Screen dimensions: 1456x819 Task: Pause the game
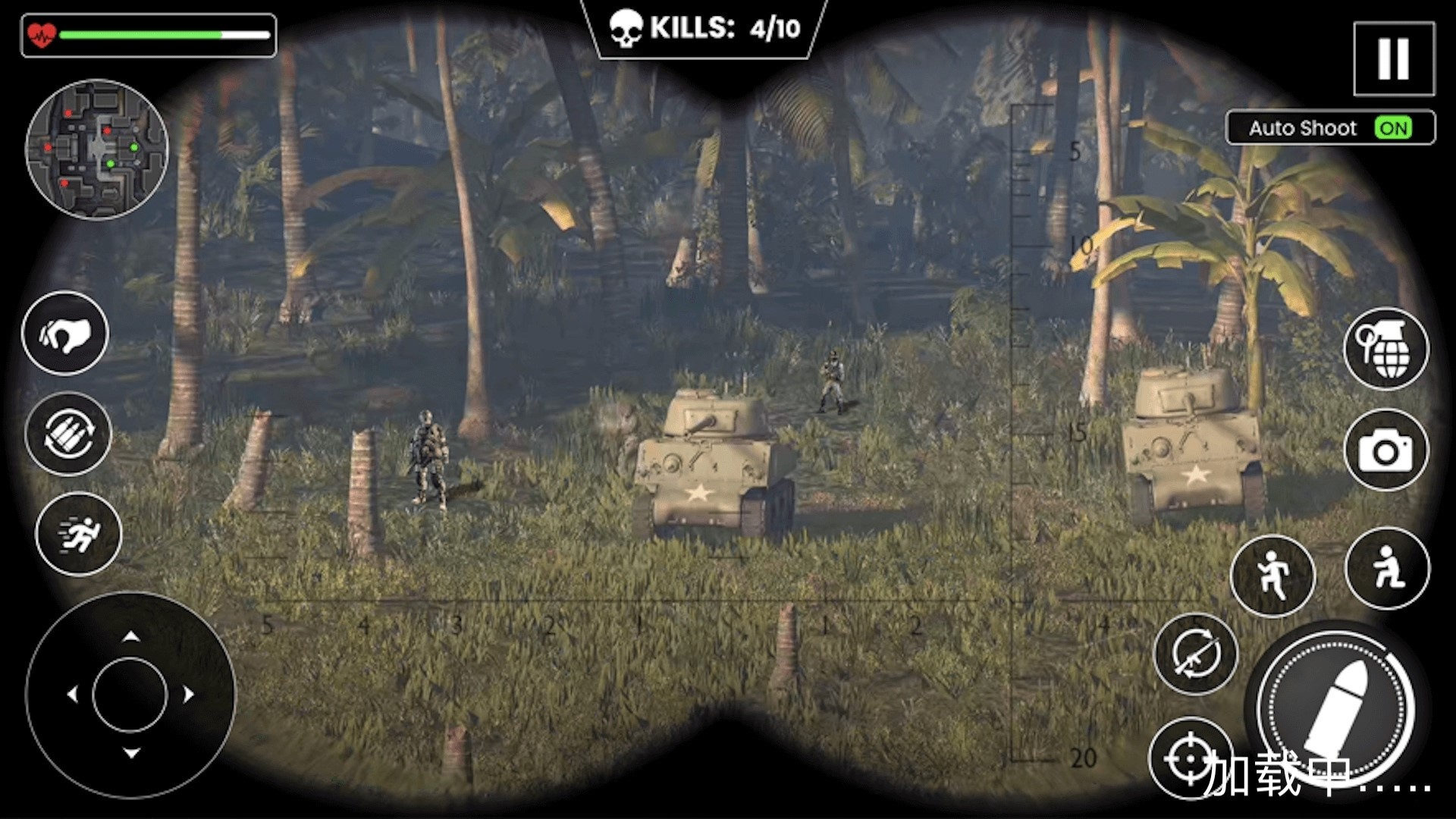(1393, 58)
